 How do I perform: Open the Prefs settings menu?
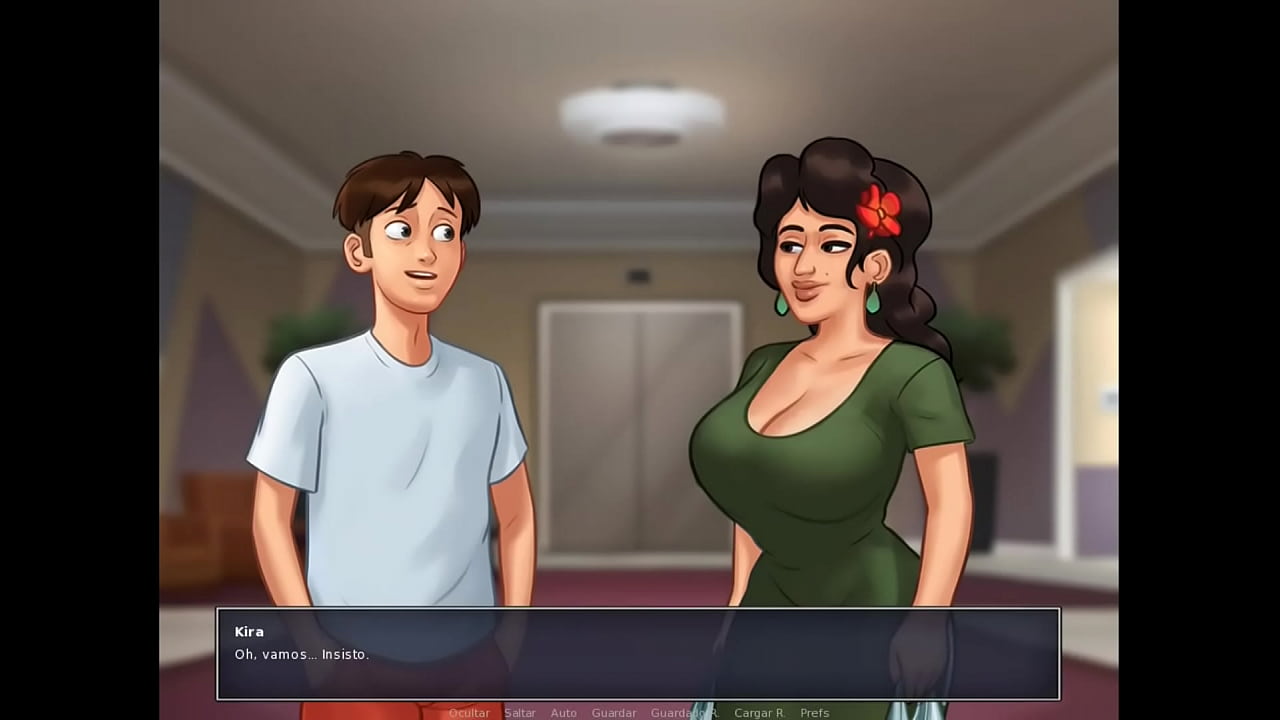coord(814,712)
